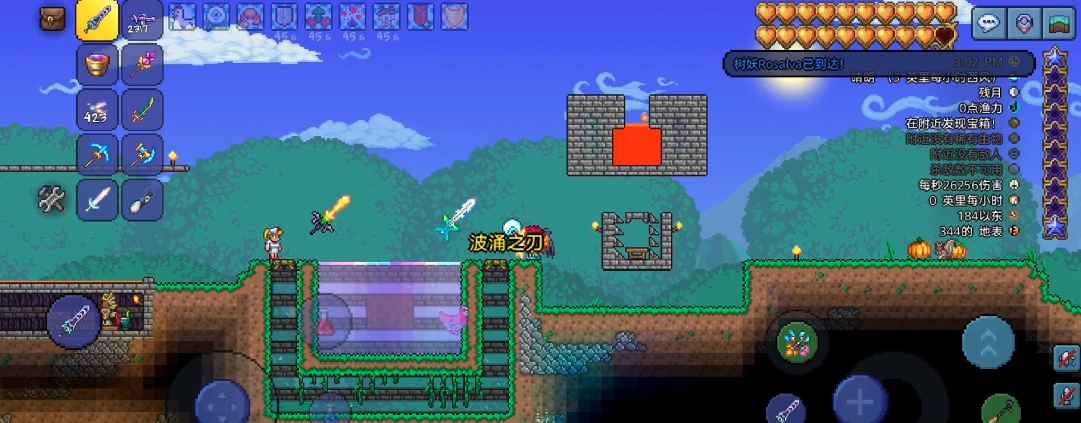Screen dimensions: 1081x423
Task: Tap the quick buff potions button
Action: pos(797,342)
